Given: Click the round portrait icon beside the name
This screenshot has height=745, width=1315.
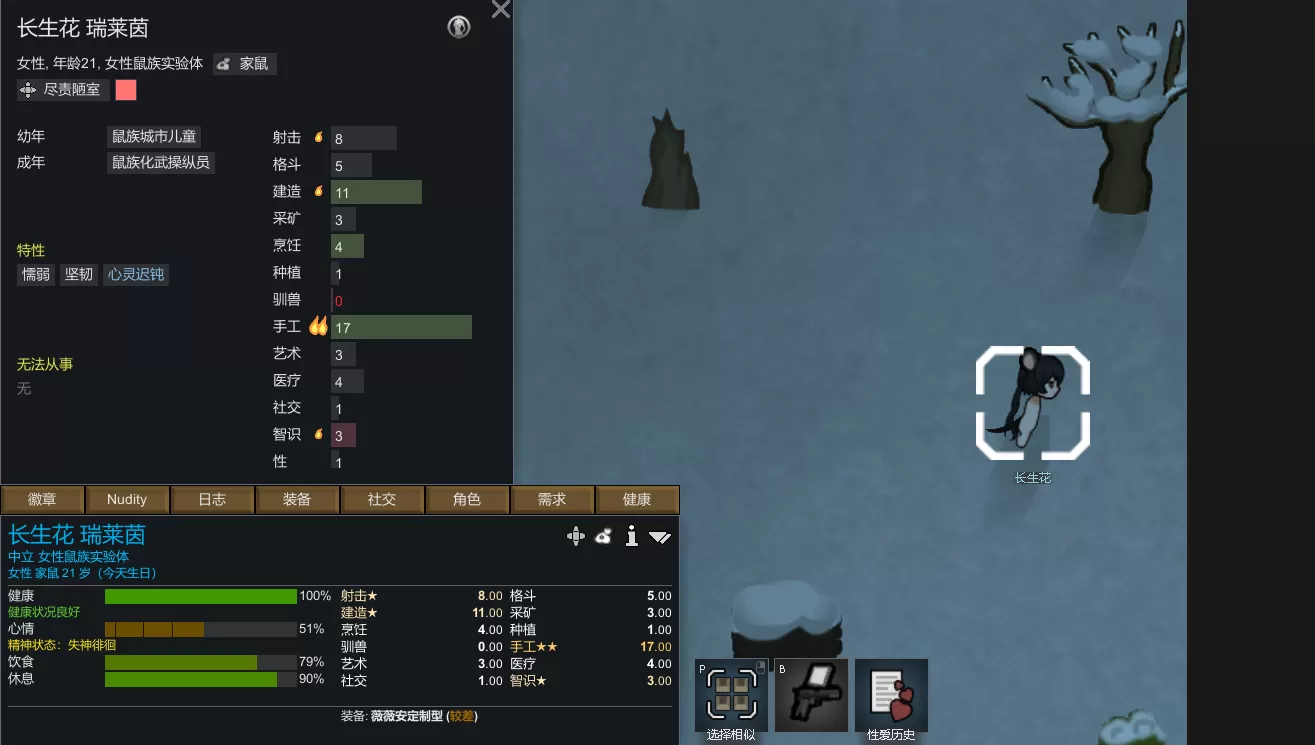Looking at the screenshot, I should tap(459, 28).
